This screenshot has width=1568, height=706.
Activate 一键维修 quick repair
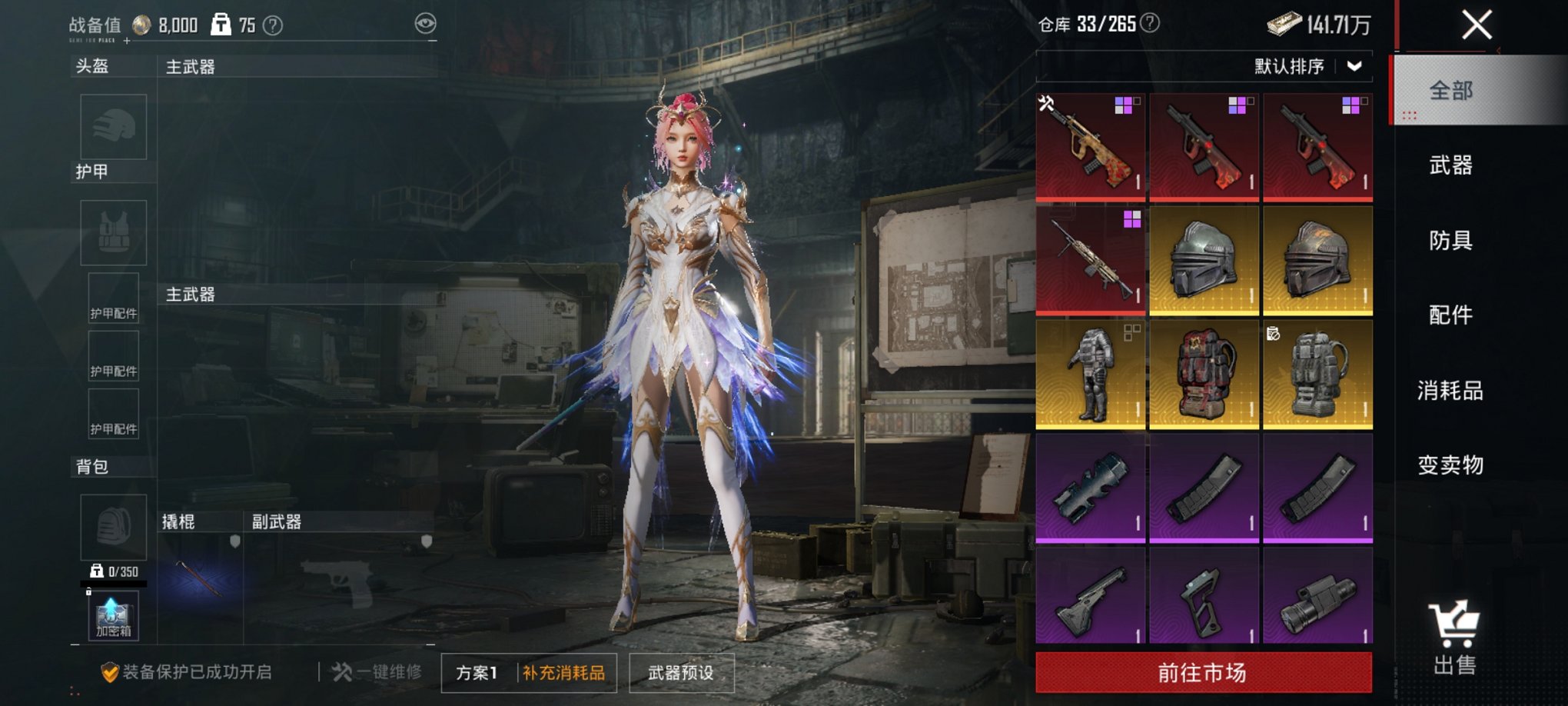pos(377,672)
